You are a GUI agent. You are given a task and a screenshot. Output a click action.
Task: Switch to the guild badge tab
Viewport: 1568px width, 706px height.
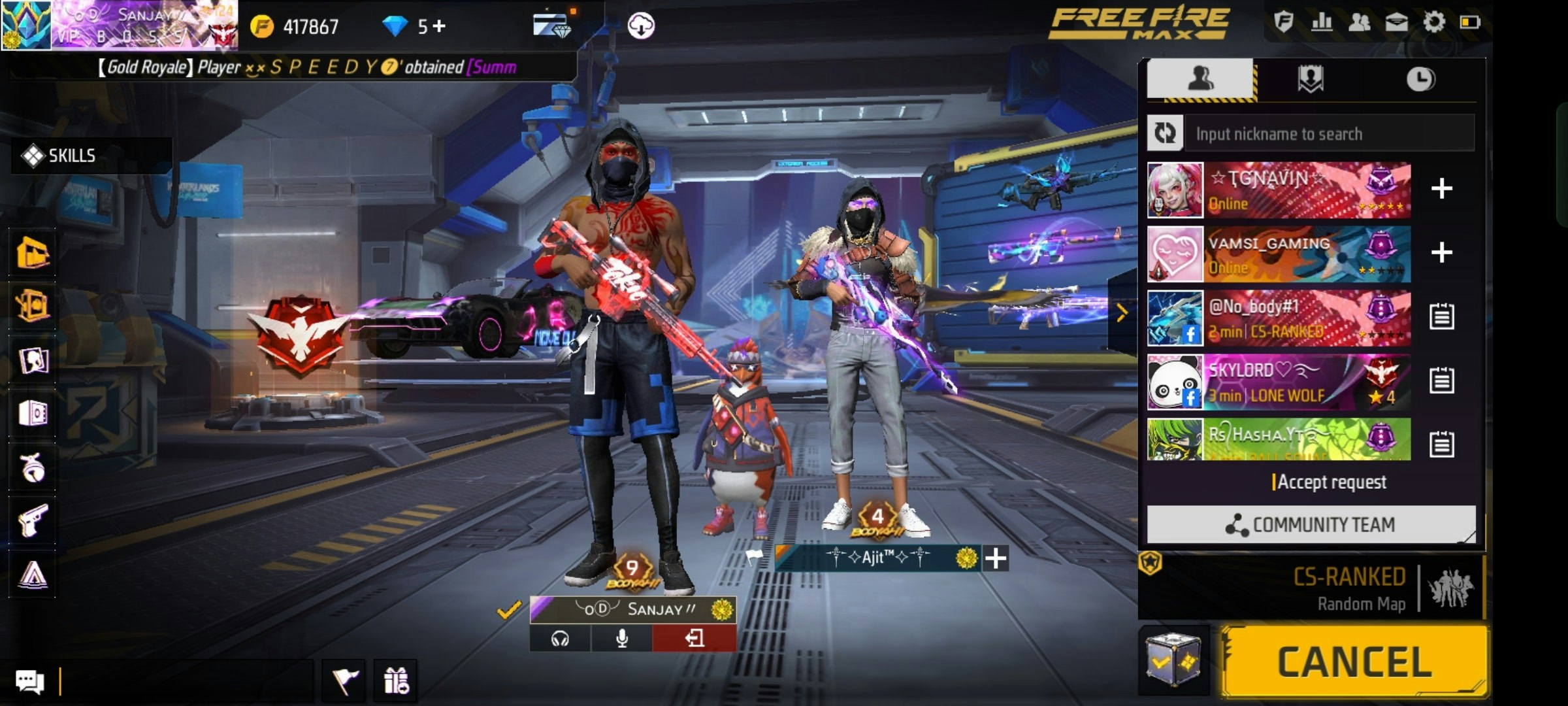(x=1310, y=80)
